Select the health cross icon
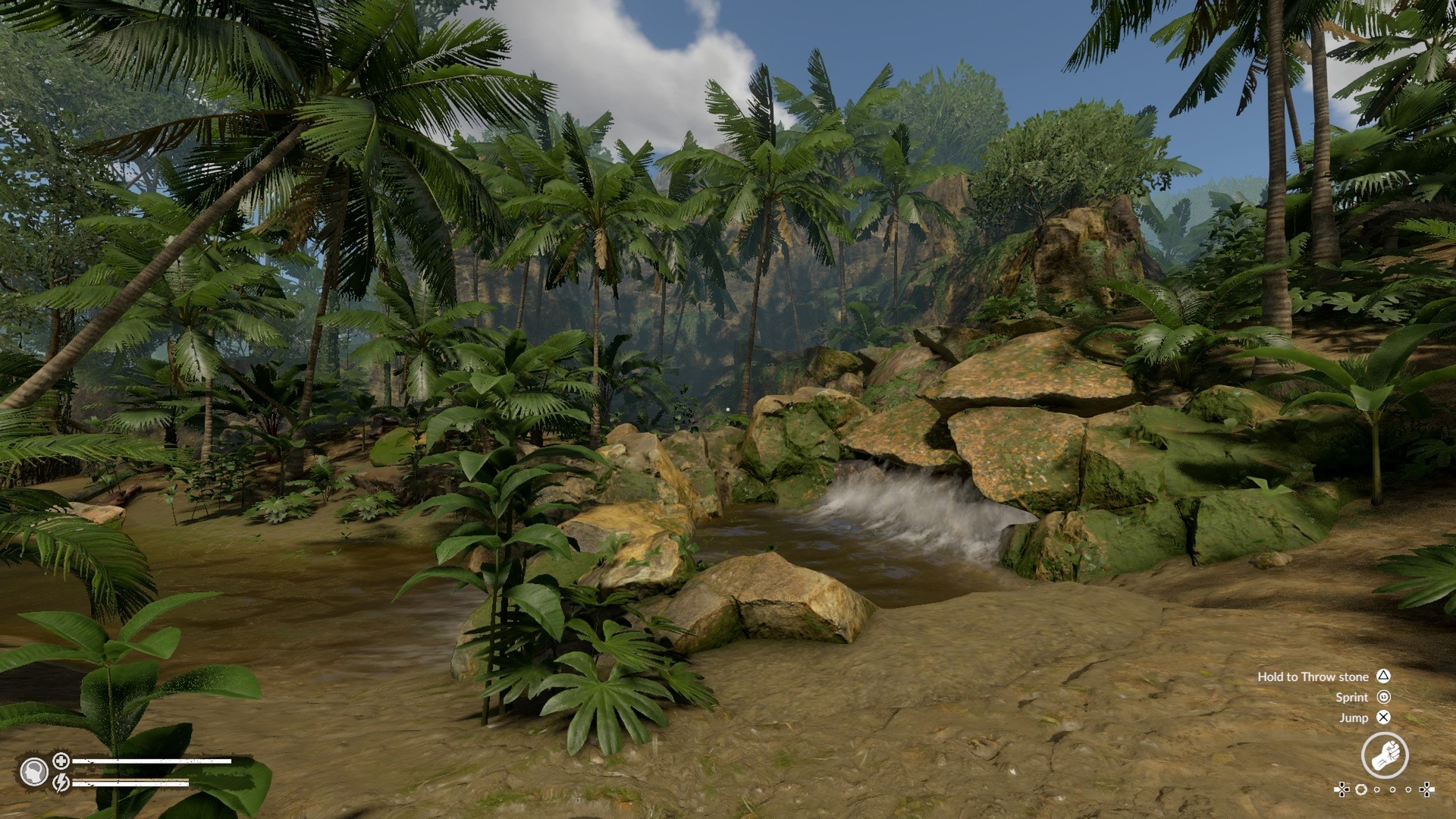Screen dimensions: 1456x819 (61, 760)
